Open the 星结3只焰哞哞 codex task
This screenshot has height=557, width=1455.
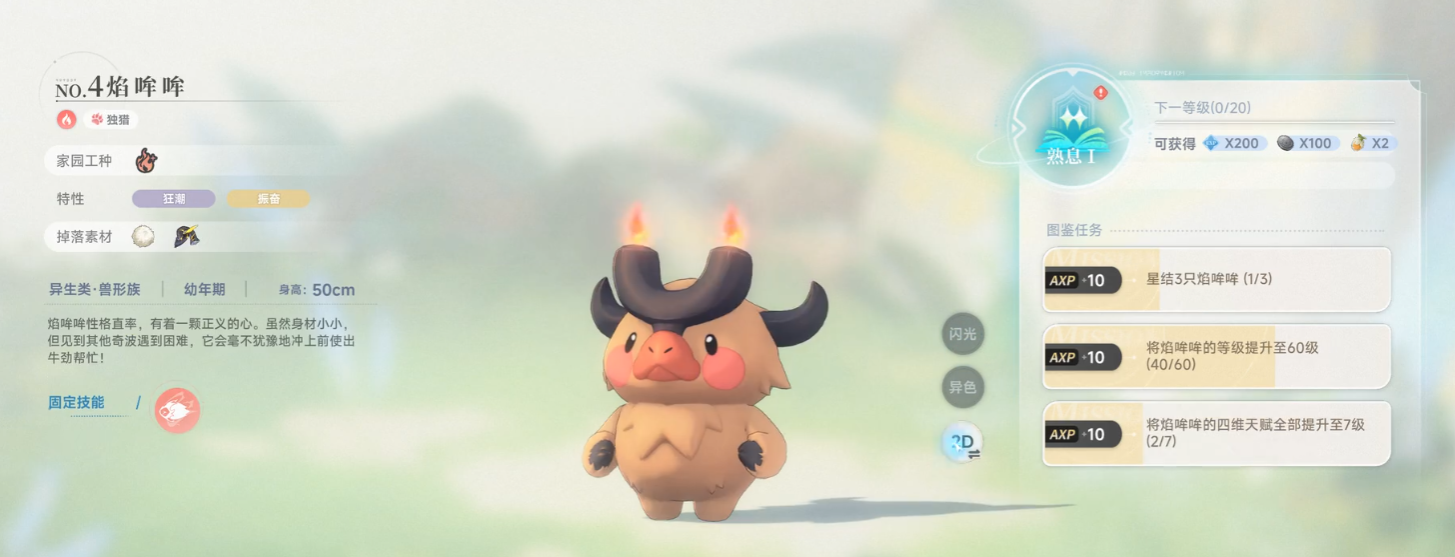[x=1216, y=280]
